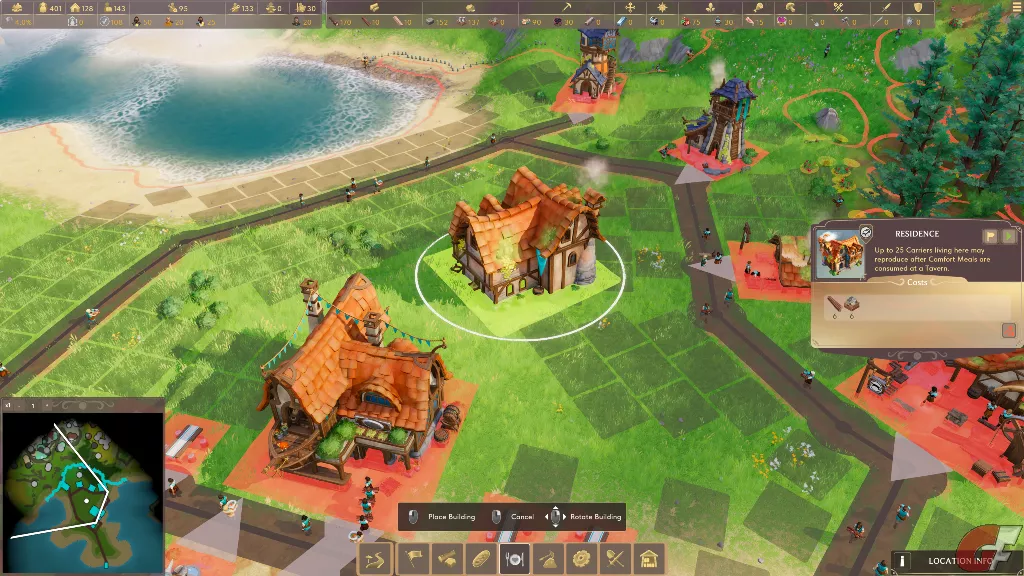Select the flag build category
The width and height of the screenshot is (1024, 576).
pyautogui.click(x=411, y=558)
